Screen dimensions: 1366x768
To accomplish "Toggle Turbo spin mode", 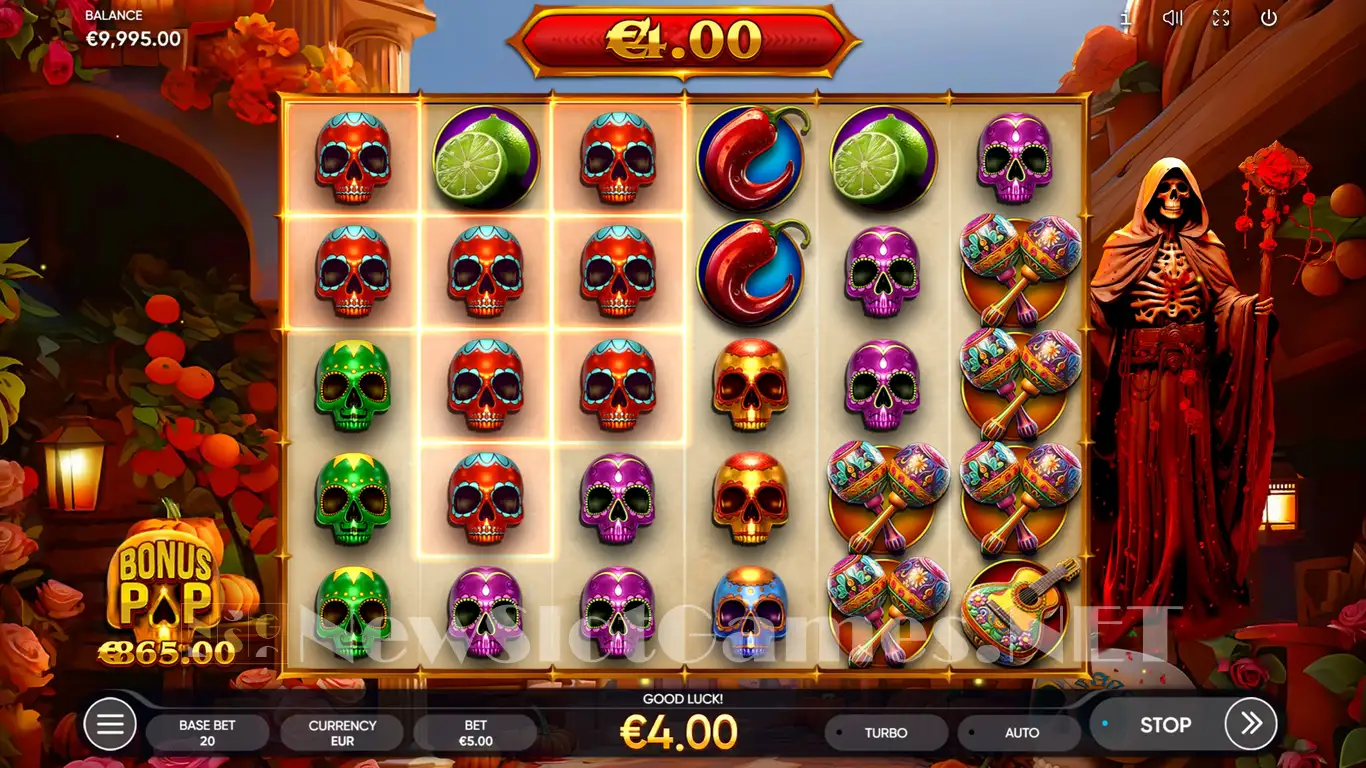I will point(885,733).
